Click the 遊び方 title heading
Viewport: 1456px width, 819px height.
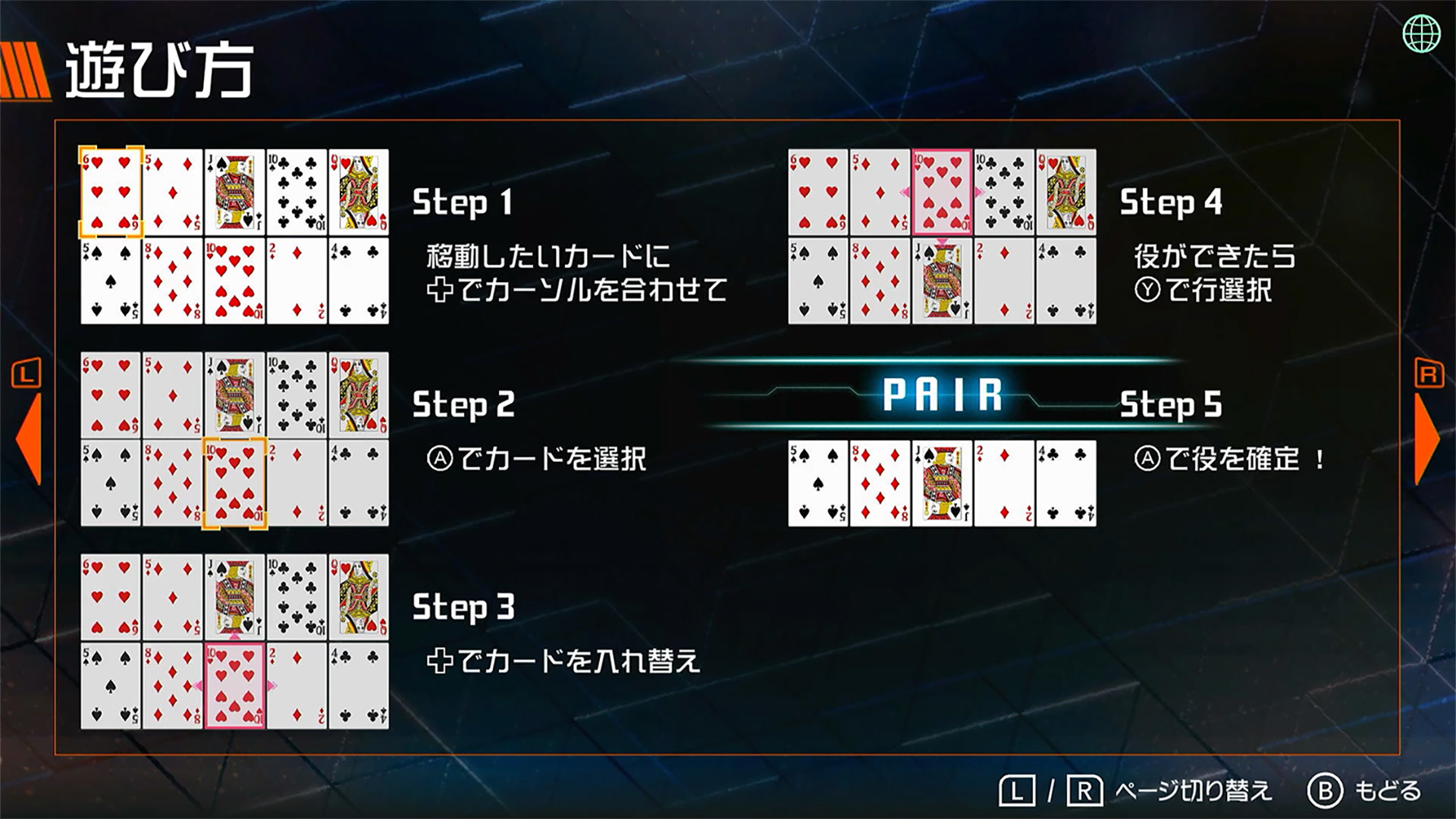[159, 68]
